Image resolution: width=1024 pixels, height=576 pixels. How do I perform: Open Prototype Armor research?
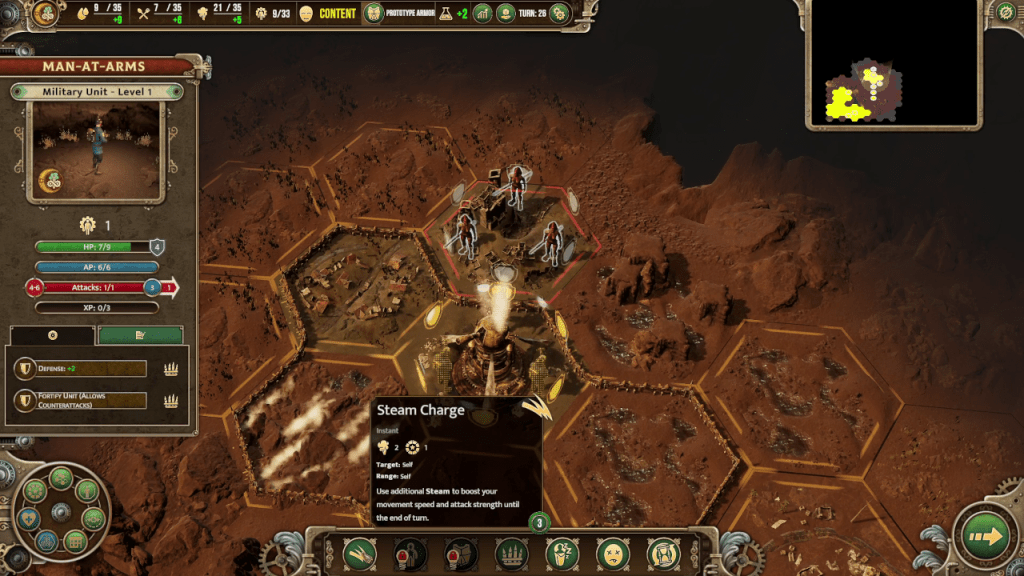pyautogui.click(x=373, y=13)
